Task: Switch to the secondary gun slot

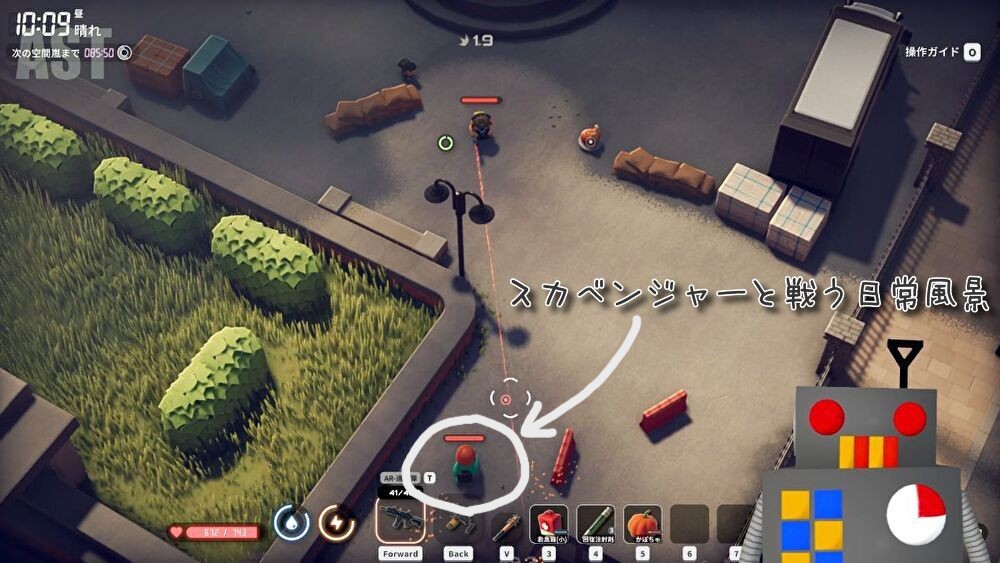Action: [457, 522]
